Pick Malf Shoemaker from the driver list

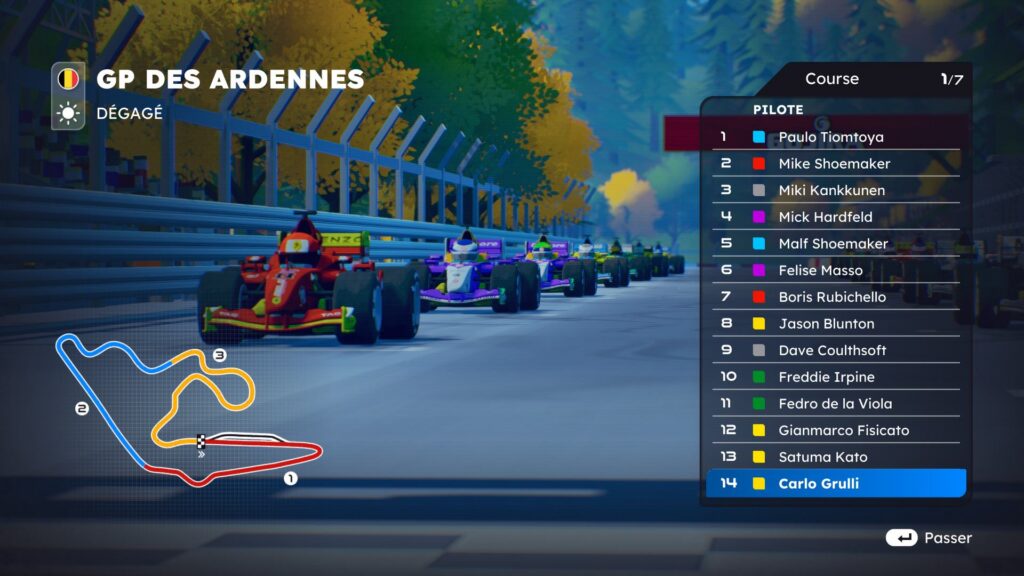835,244
